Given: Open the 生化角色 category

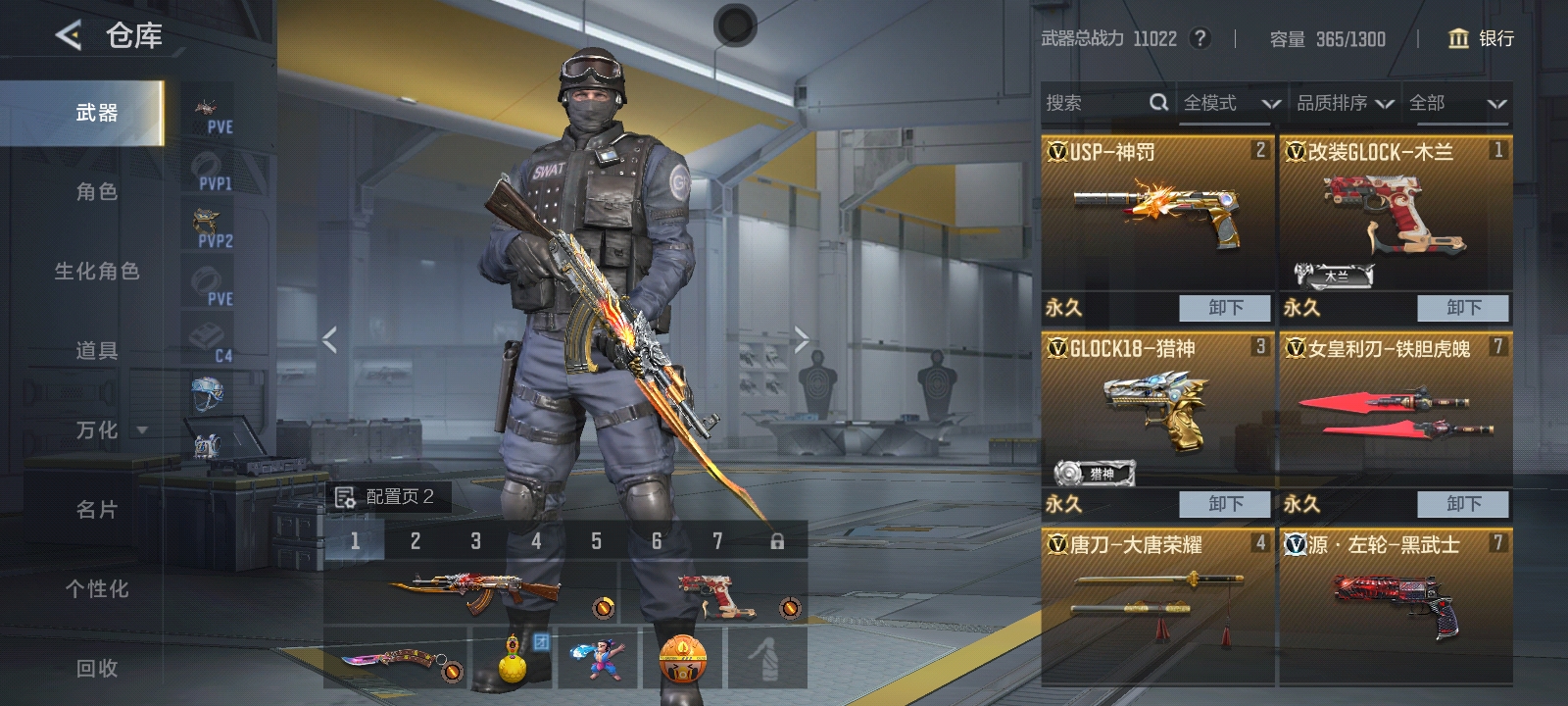Looking at the screenshot, I should 96,272.
